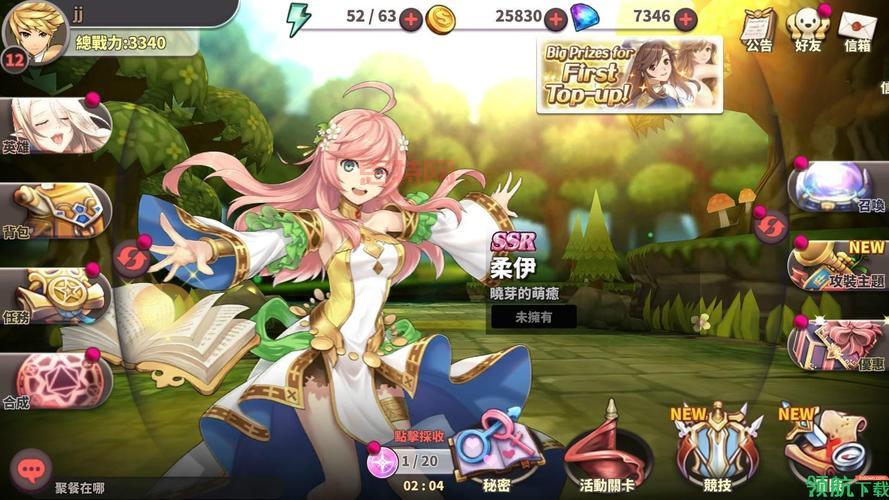Open the 公告 announcements scroll

tap(758, 27)
